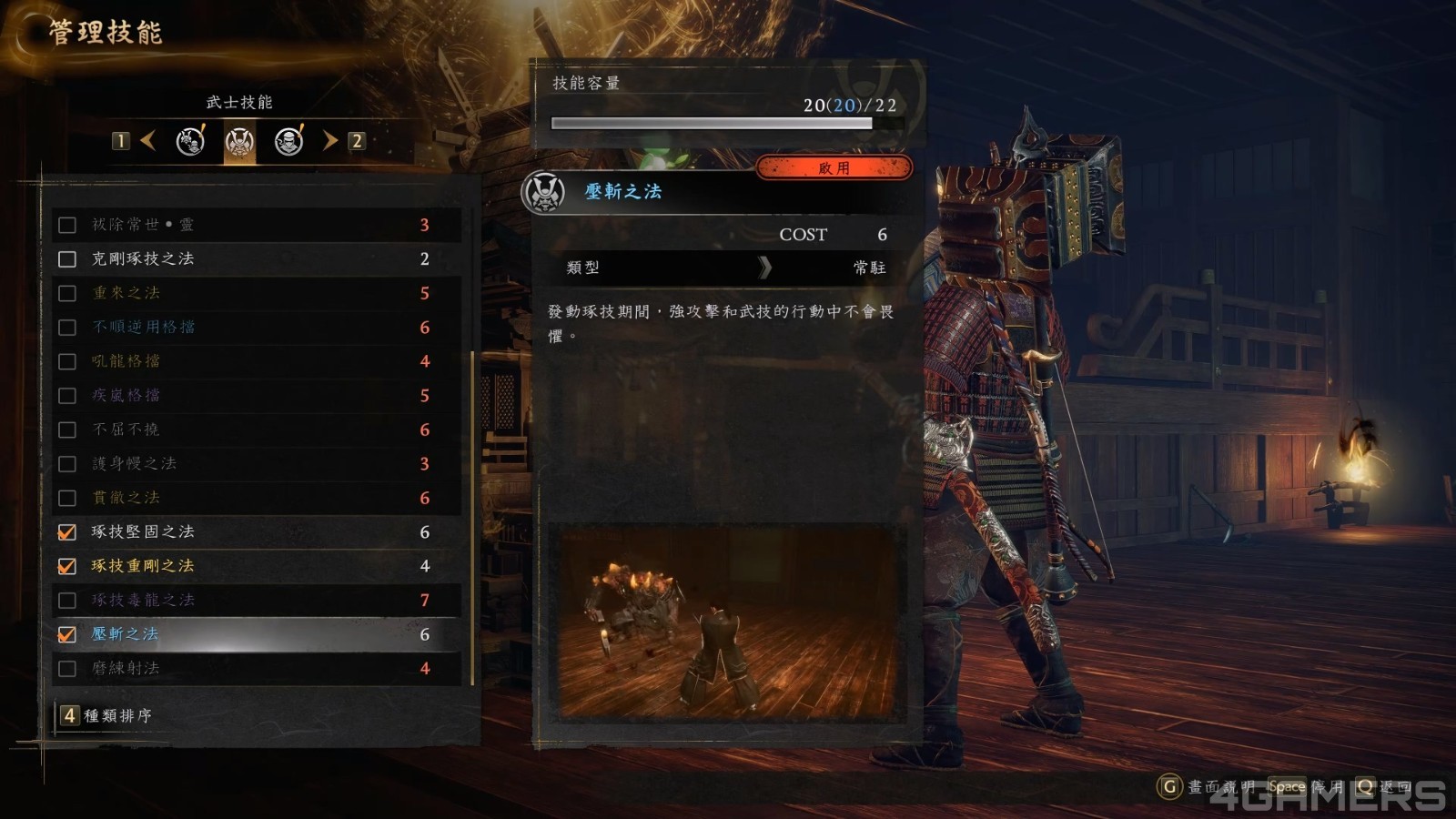Click the right arrow beside the skill tabs

329,141
